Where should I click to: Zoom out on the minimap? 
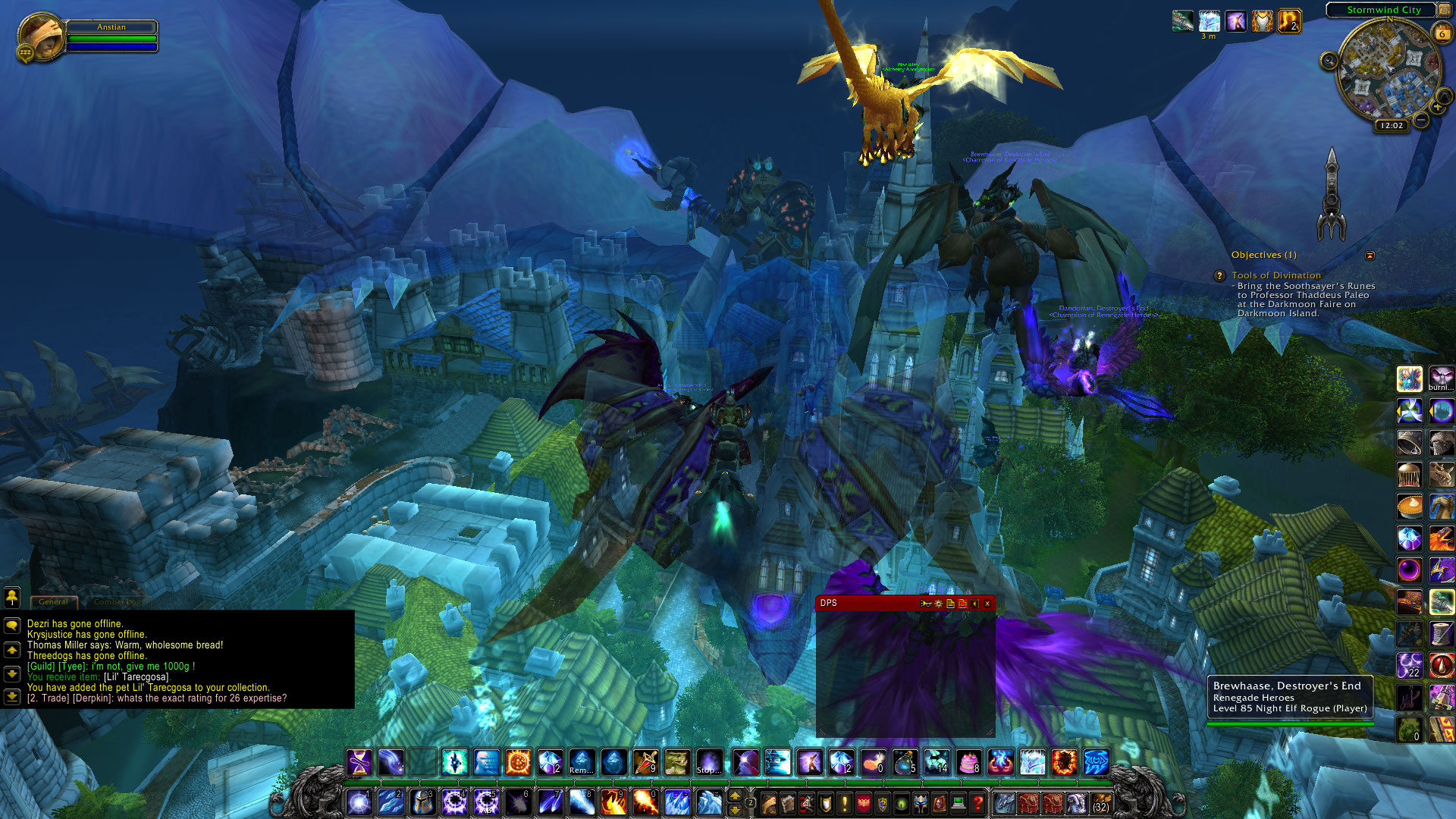[1421, 120]
